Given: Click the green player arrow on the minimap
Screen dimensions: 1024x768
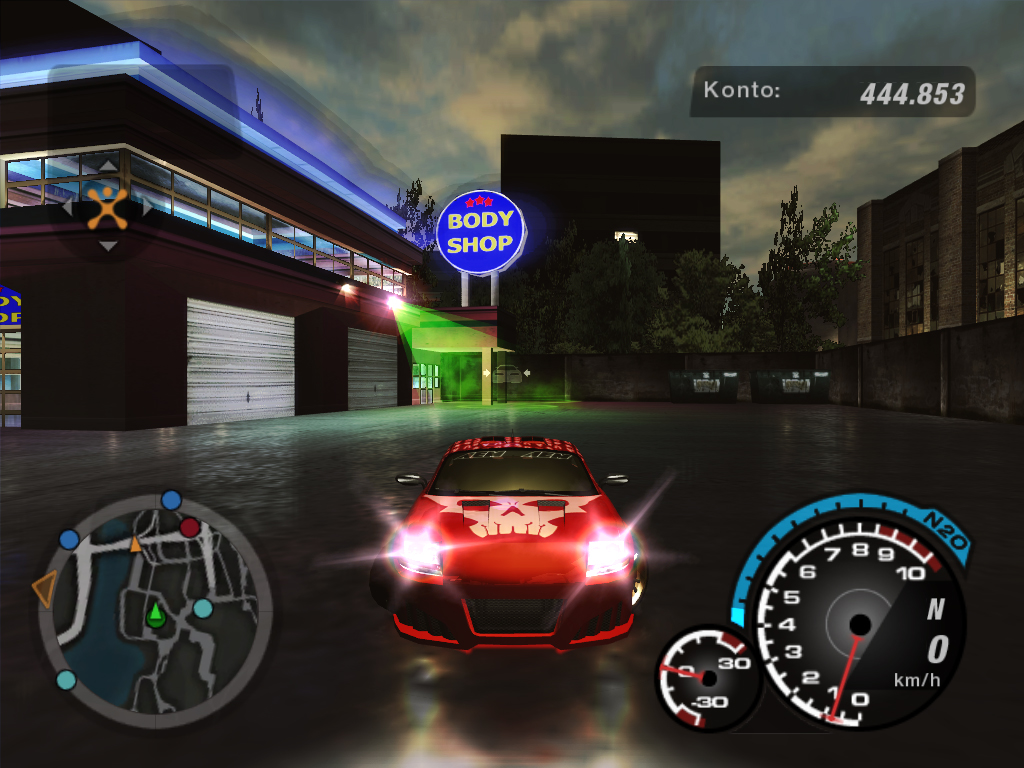Looking at the screenshot, I should click(155, 615).
